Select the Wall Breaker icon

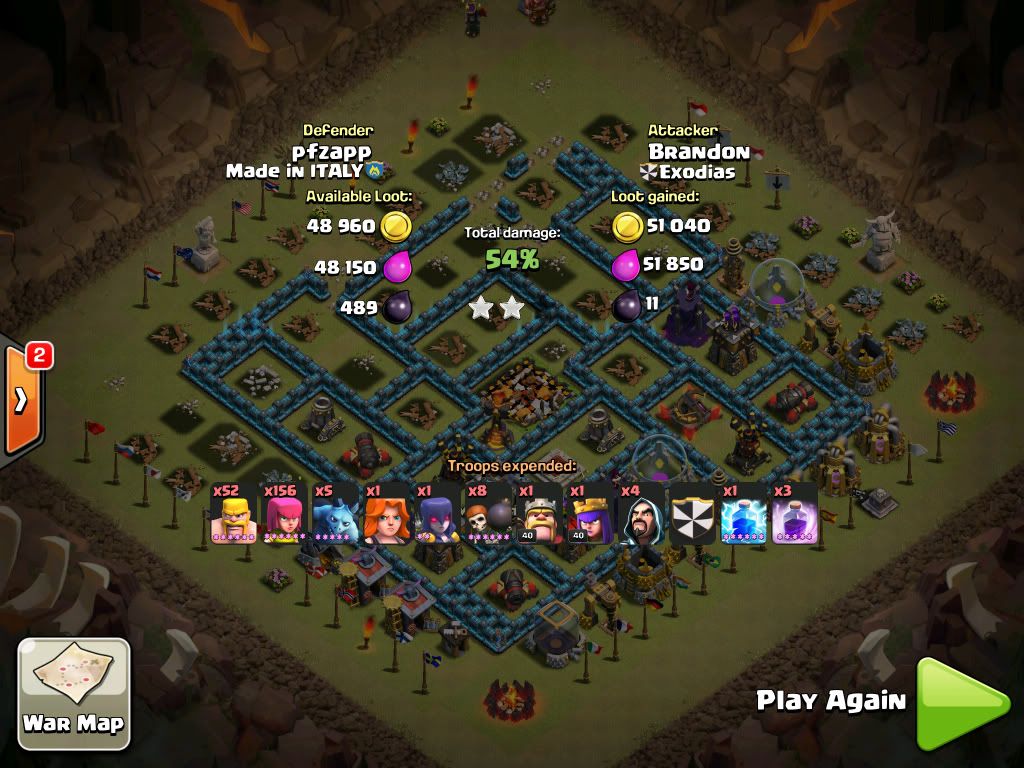(x=489, y=516)
